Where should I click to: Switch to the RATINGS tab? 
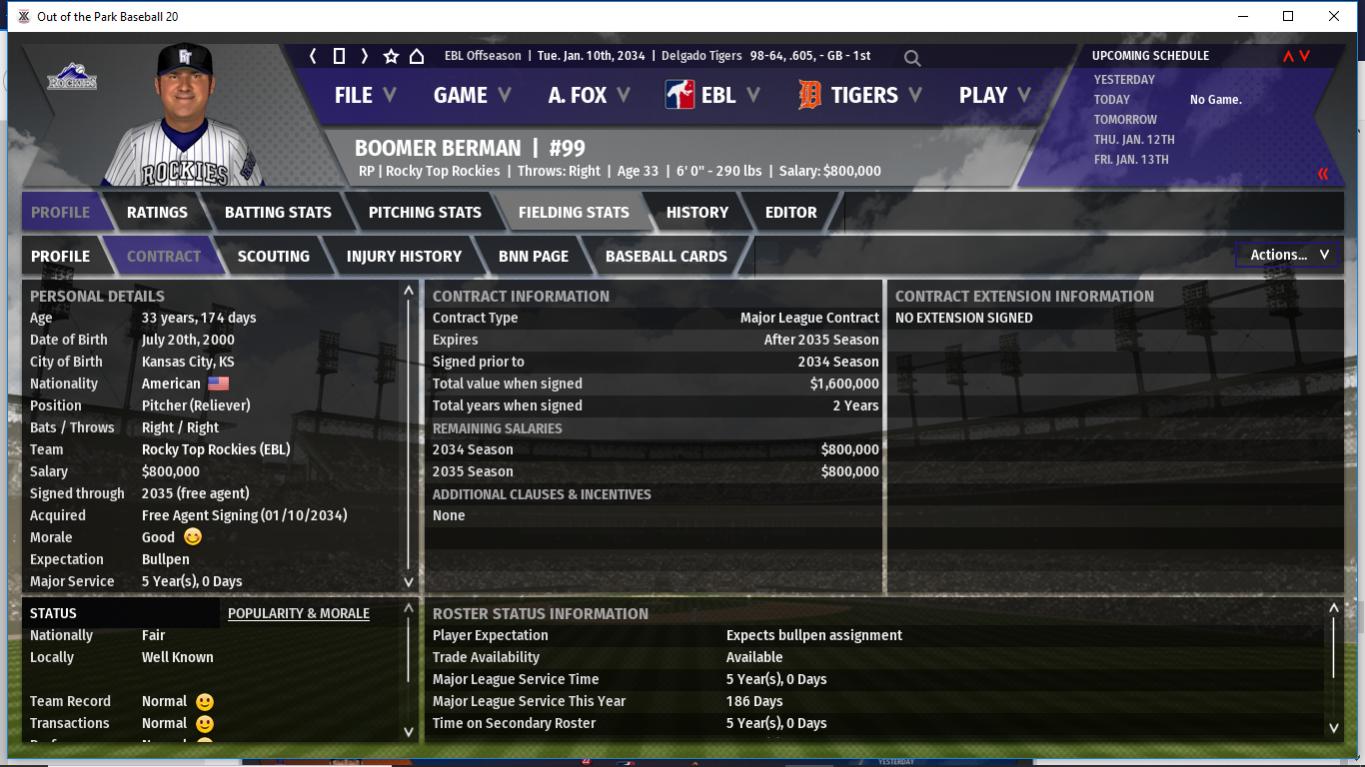(157, 212)
